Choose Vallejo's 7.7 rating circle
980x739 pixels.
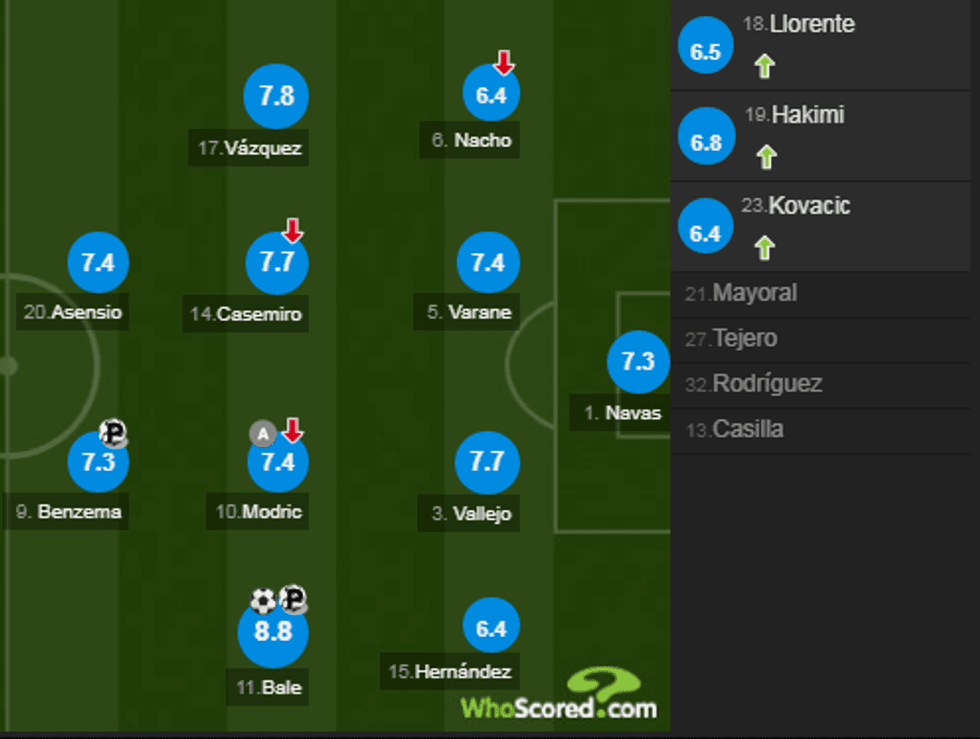(487, 462)
